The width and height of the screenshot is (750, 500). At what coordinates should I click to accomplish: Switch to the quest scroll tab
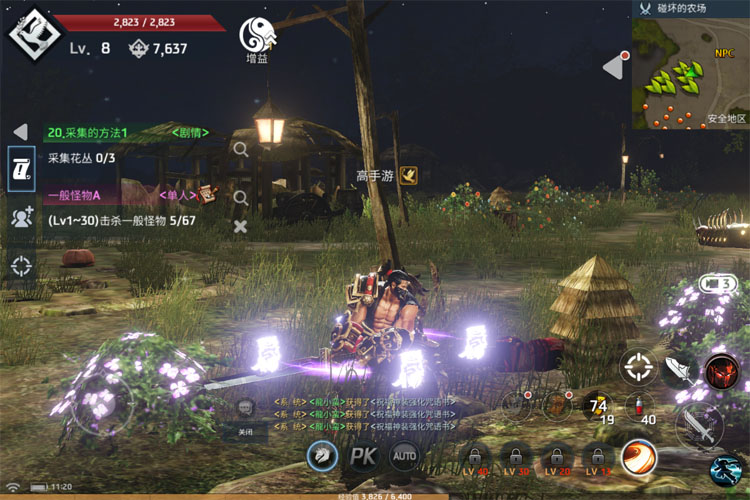[21, 170]
